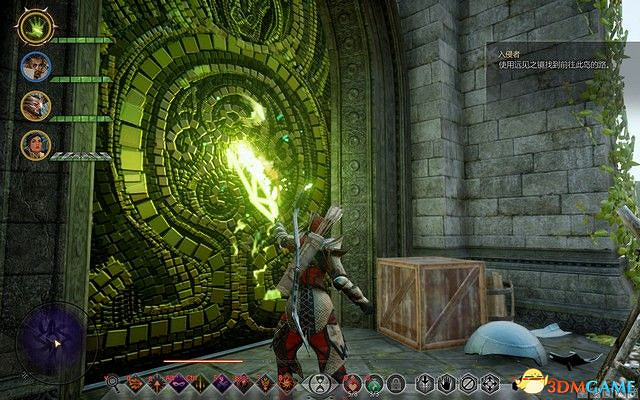Use the red health potion slot
The height and width of the screenshot is (400, 640).
point(352,383)
